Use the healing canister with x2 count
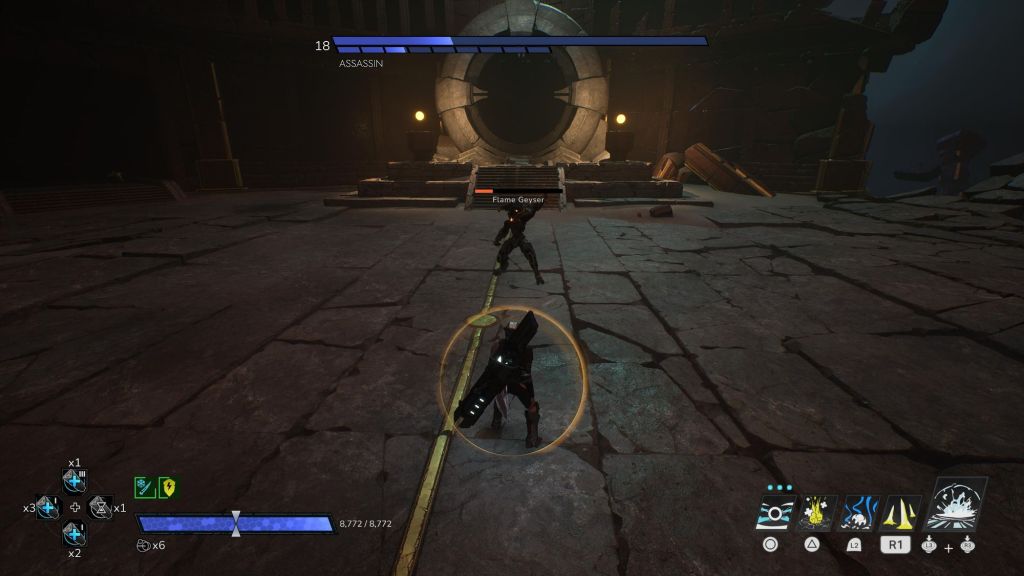This screenshot has width=1024, height=576. [x=75, y=532]
